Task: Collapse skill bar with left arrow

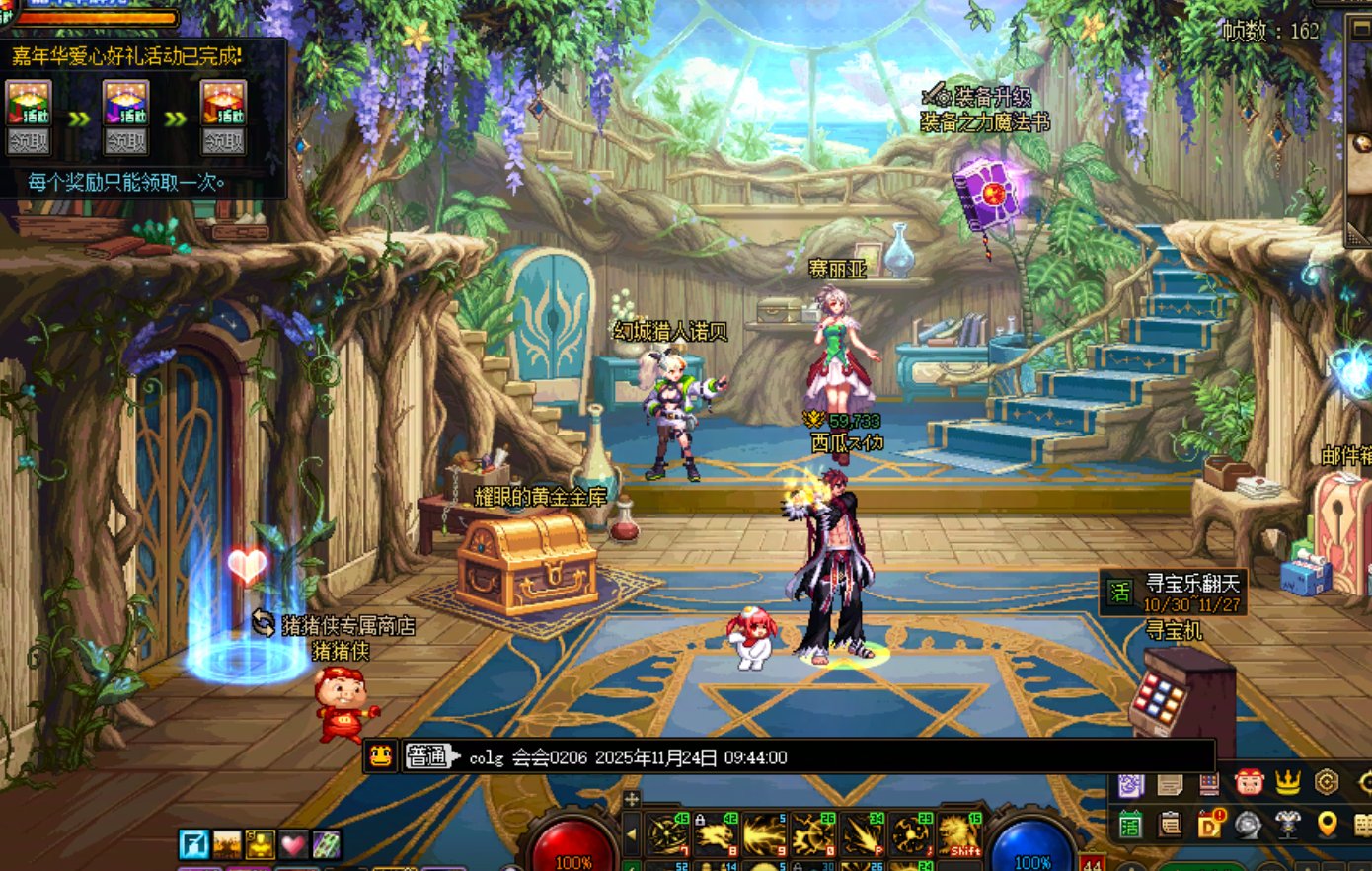Action: click(632, 834)
